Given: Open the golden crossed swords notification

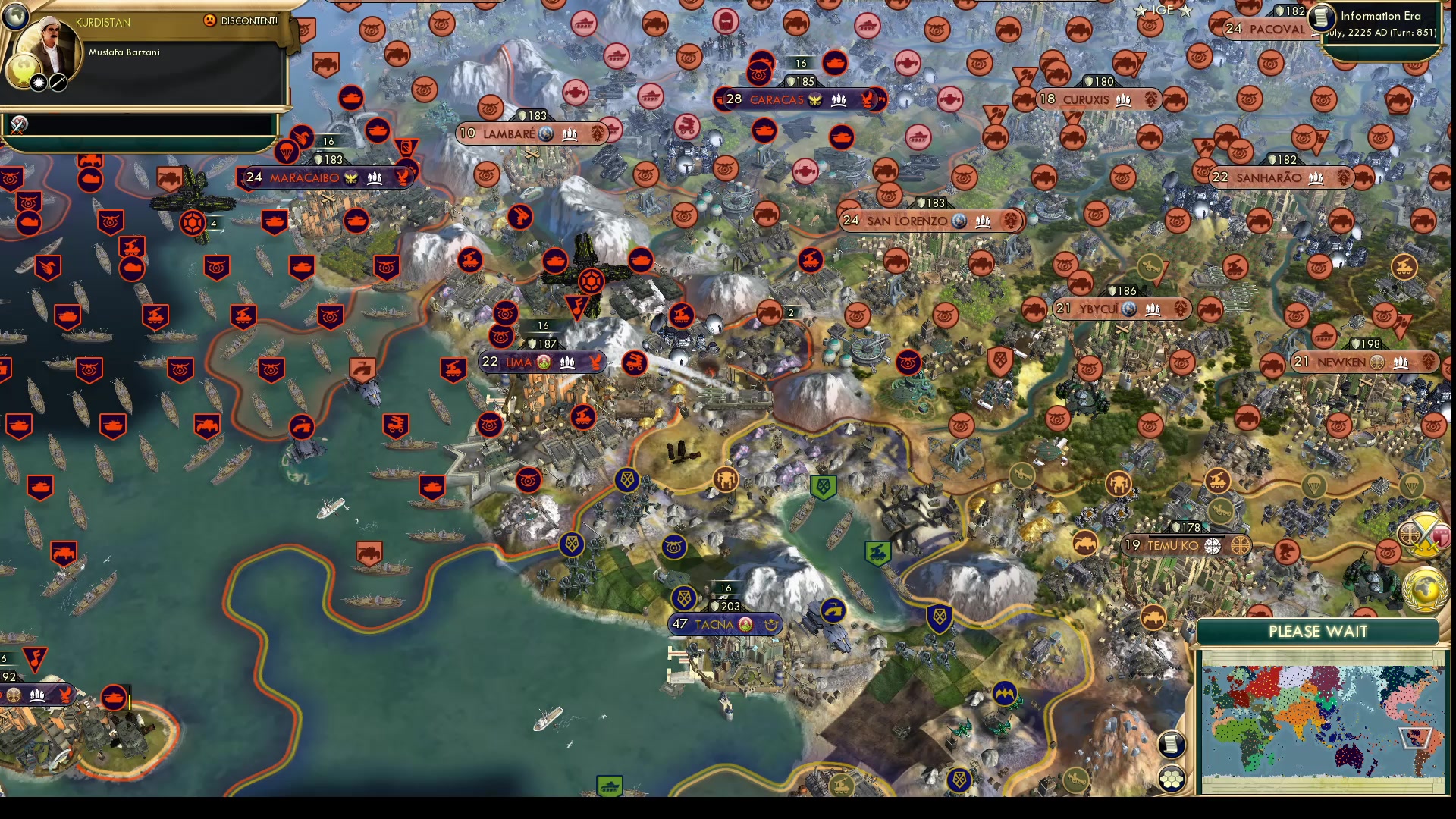Looking at the screenshot, I should [x=1423, y=535].
